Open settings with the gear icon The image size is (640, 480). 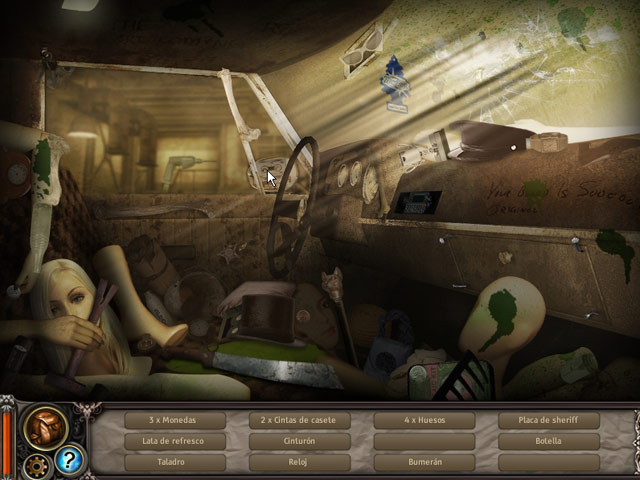tap(39, 464)
